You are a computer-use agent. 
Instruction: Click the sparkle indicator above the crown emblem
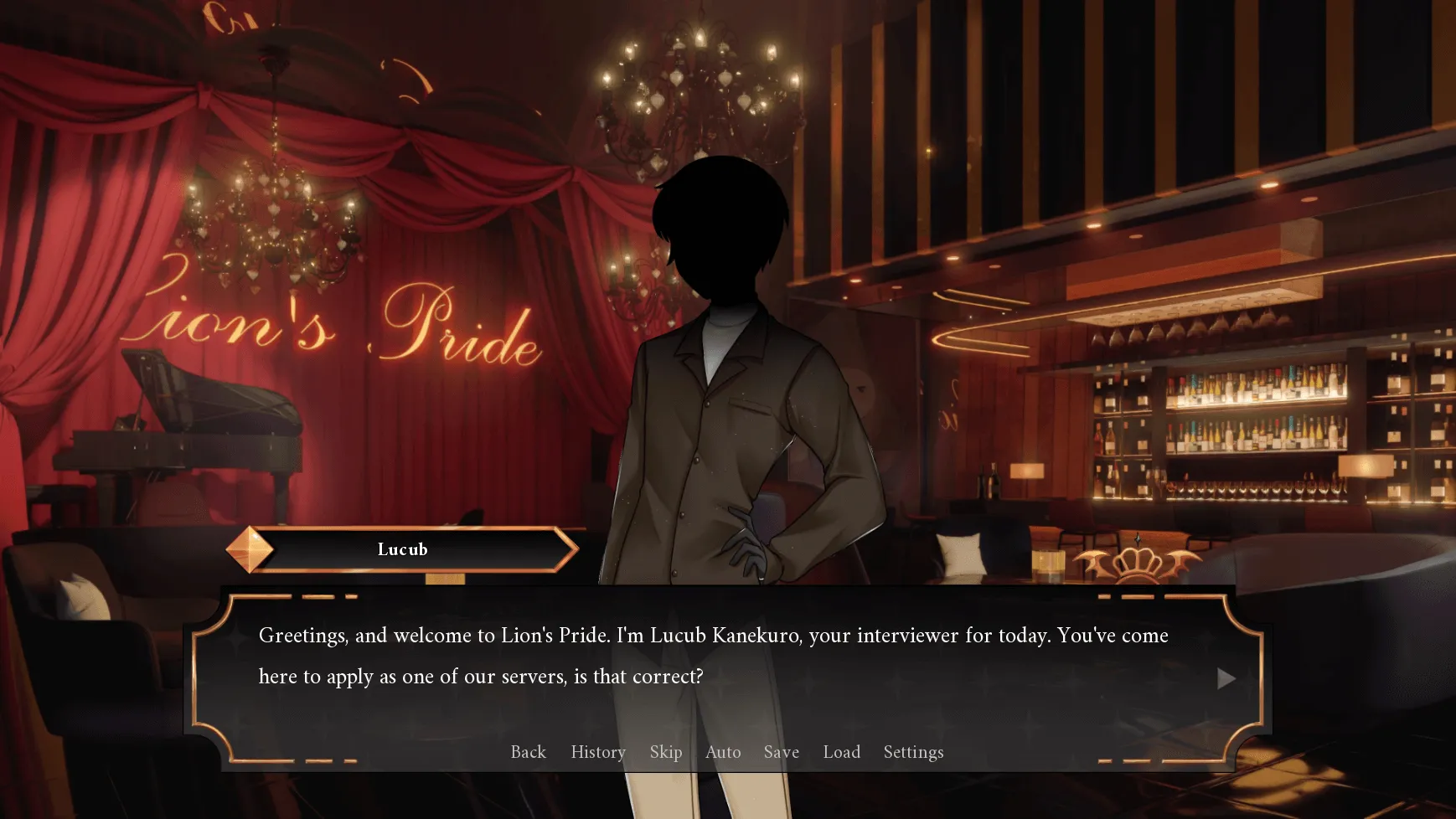tap(1138, 539)
